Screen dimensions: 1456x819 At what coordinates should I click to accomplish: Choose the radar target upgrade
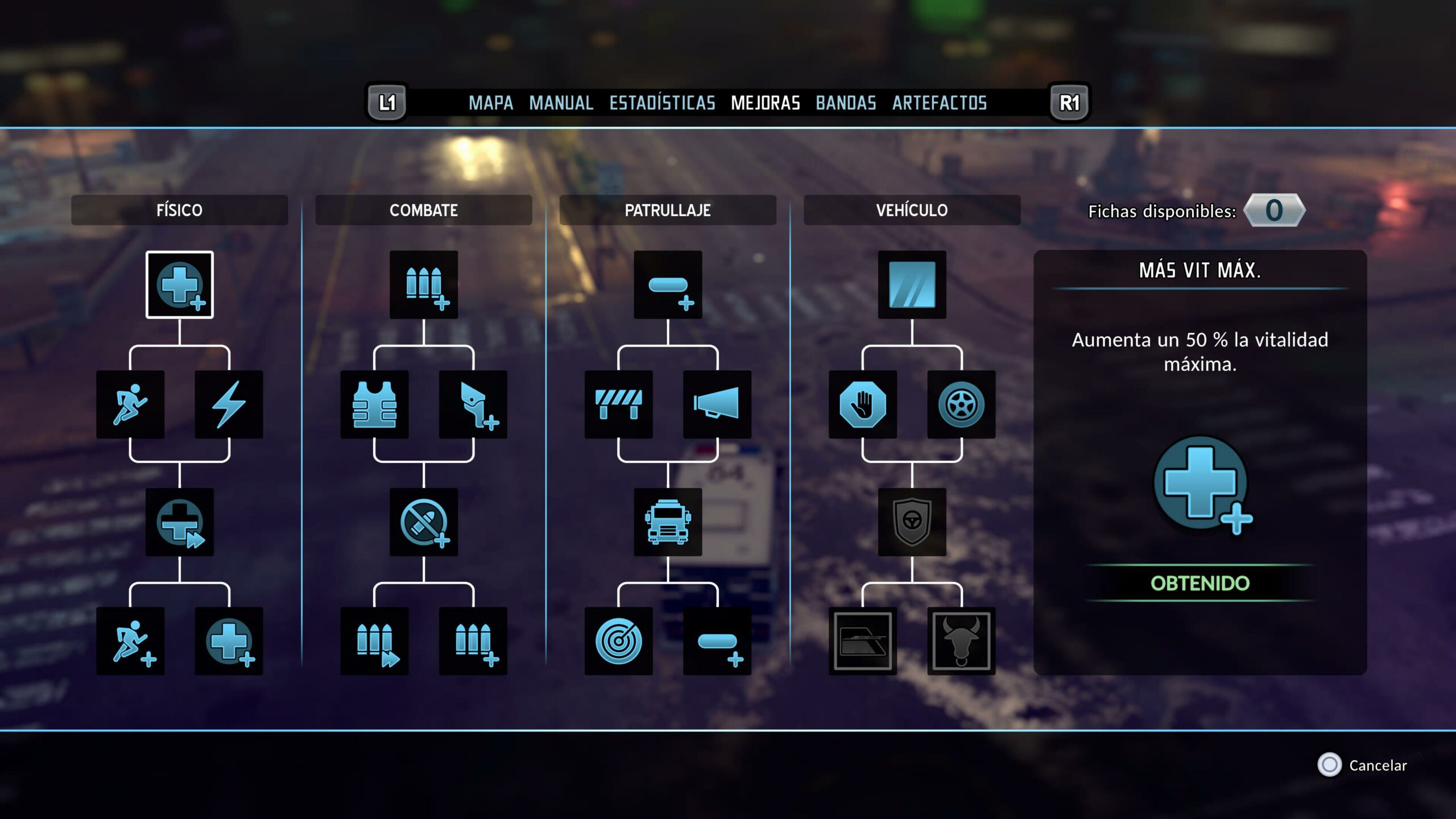point(618,641)
